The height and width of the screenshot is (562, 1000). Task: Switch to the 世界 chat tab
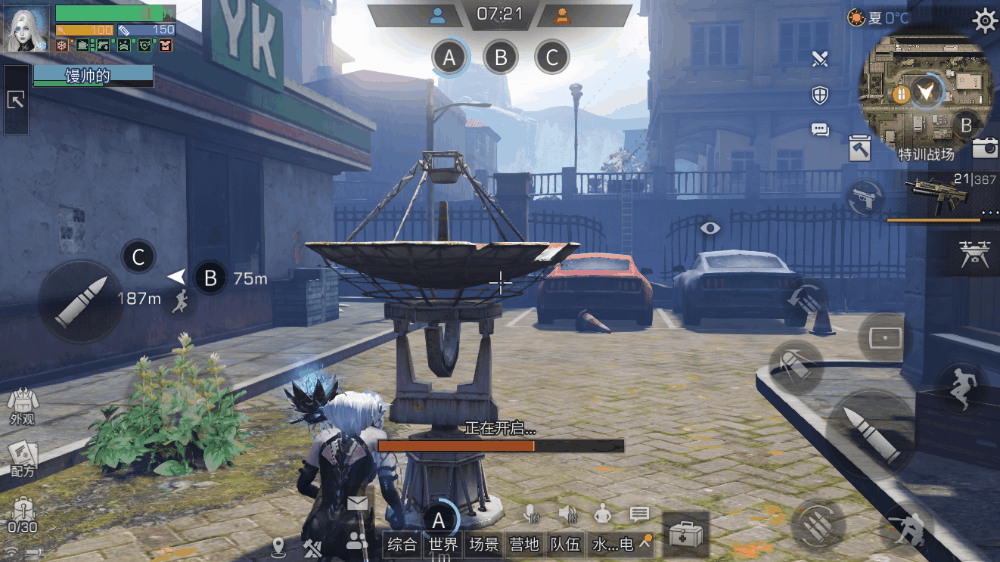tap(443, 545)
